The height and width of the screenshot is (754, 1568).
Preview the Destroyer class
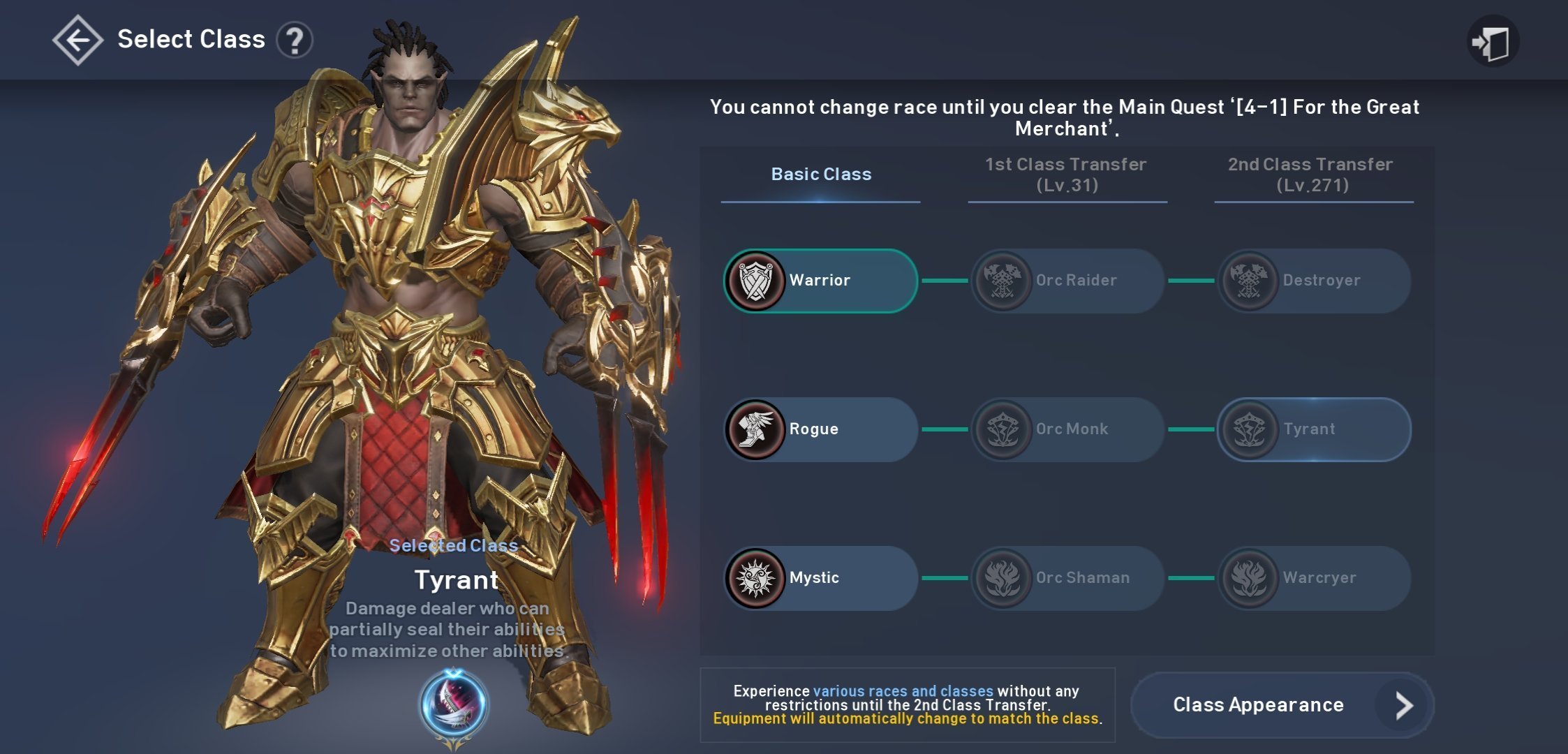coord(1314,281)
